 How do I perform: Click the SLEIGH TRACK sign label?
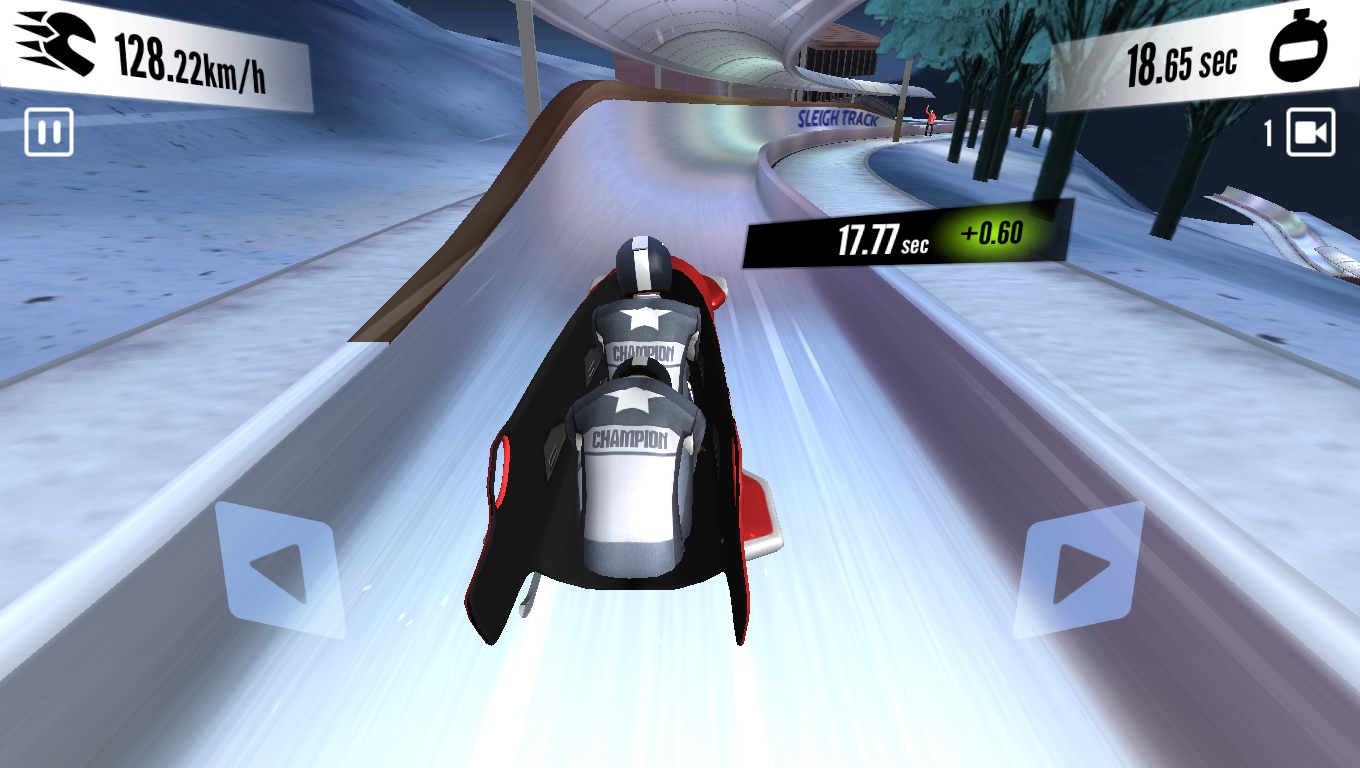838,119
